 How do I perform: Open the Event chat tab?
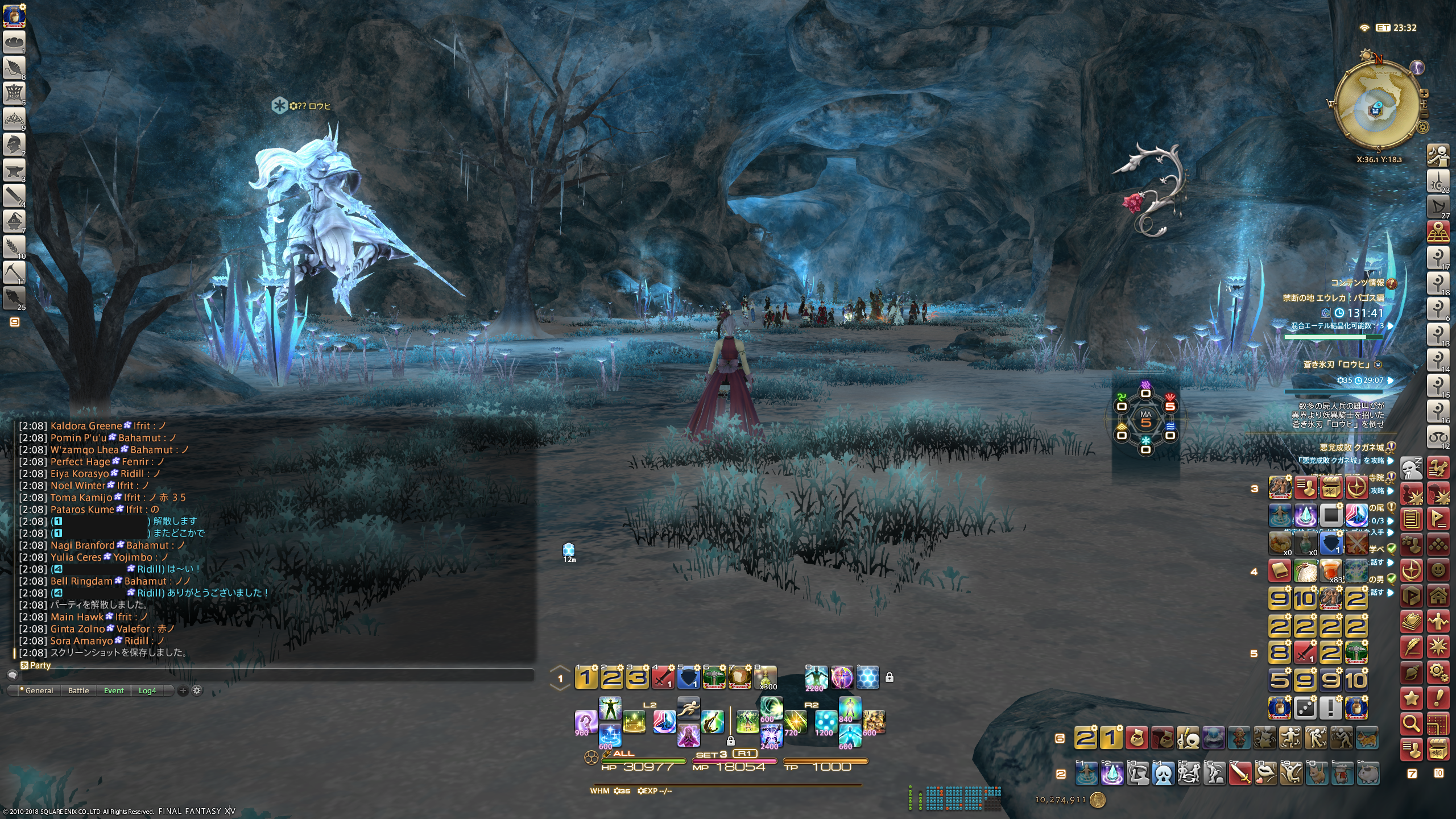pyautogui.click(x=114, y=690)
